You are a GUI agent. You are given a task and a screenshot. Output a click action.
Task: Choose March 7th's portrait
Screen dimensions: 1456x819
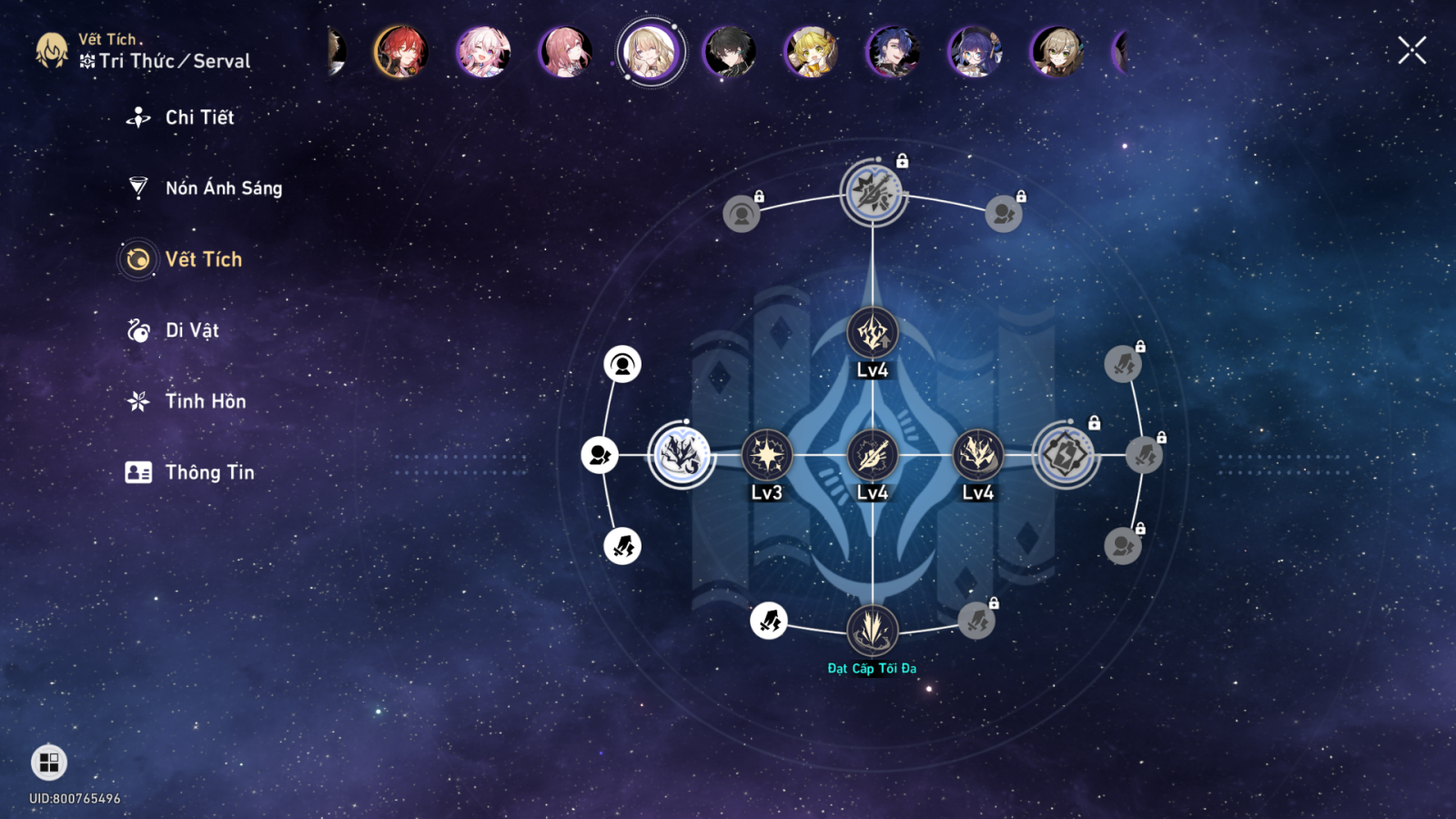click(483, 51)
